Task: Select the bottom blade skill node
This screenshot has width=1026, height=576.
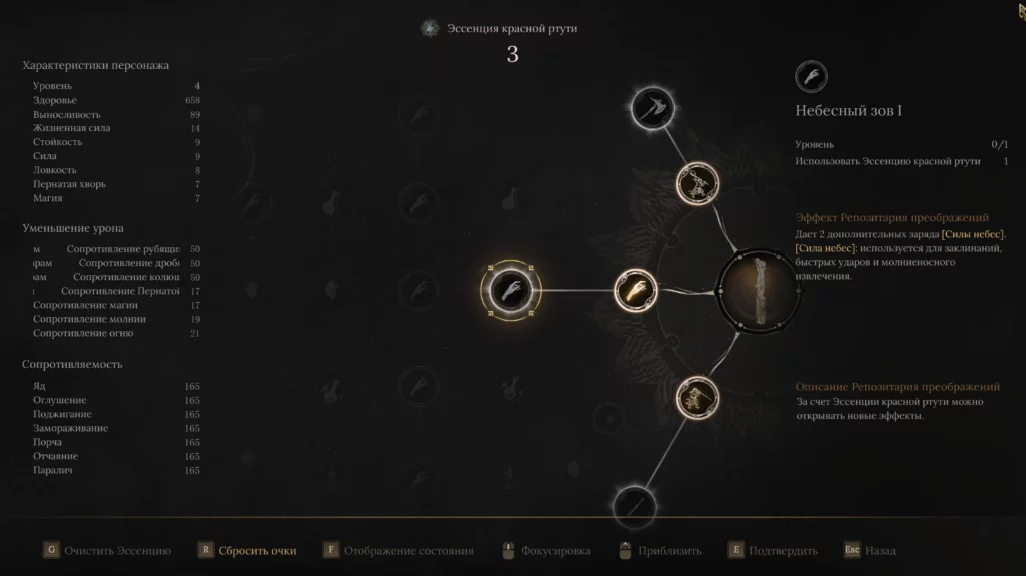Action: pos(634,506)
